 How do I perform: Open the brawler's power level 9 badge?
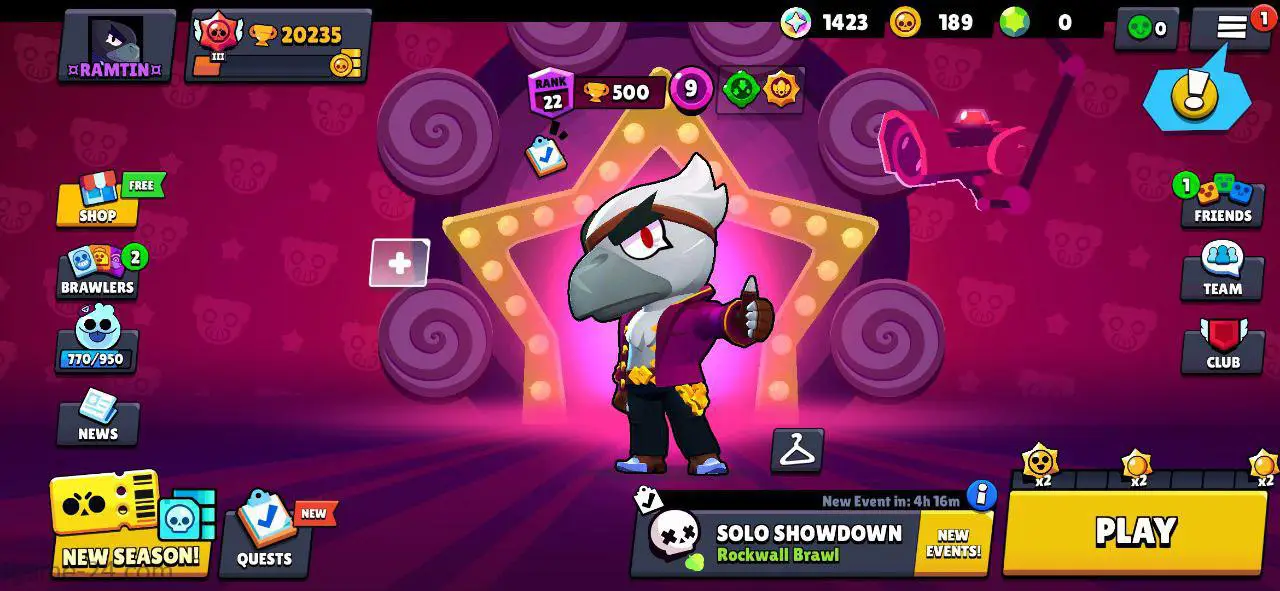[x=690, y=90]
